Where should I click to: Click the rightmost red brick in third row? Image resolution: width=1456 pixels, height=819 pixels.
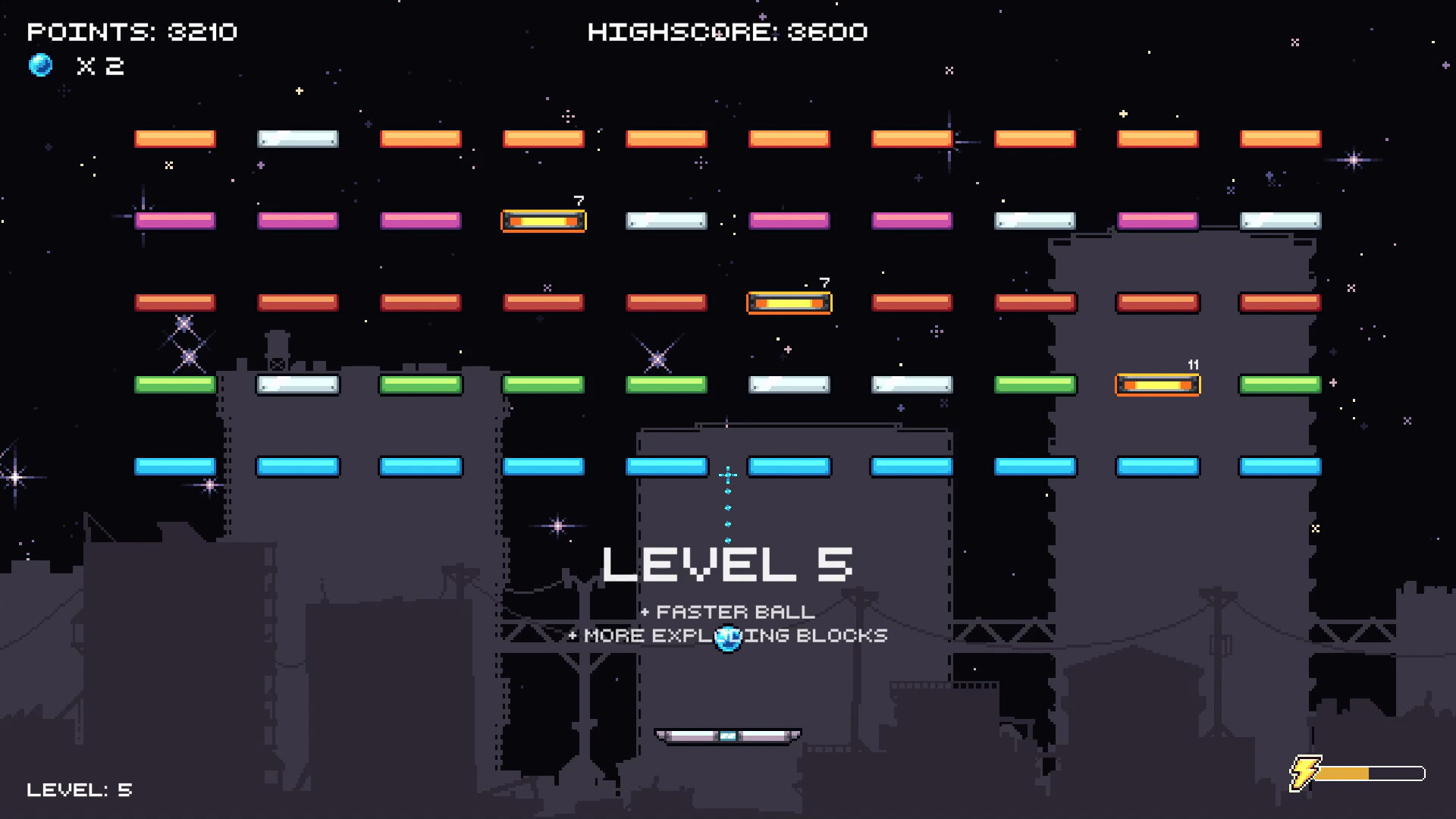coord(1279,302)
